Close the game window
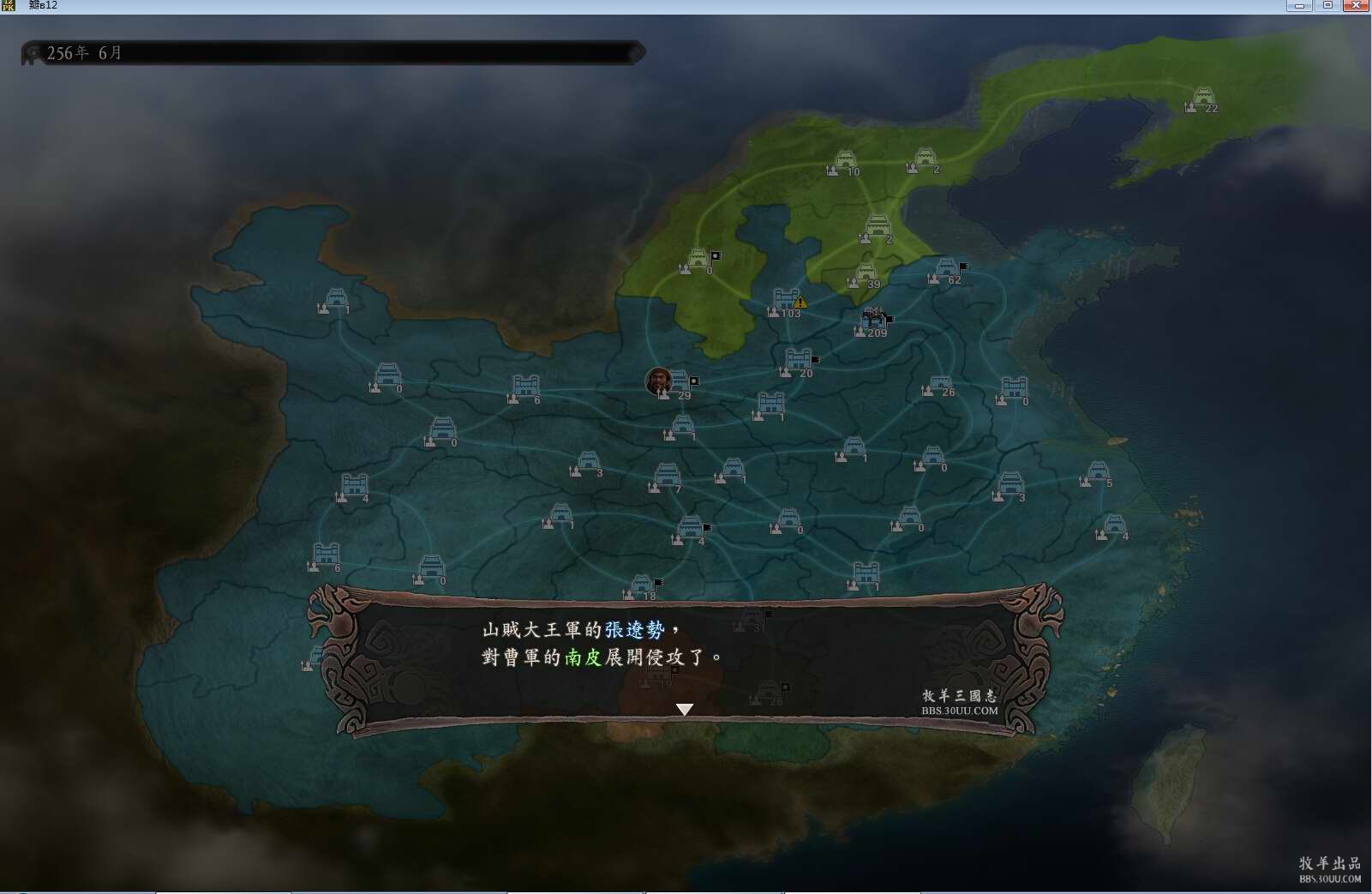1372x894 pixels. pyautogui.click(x=1355, y=5)
